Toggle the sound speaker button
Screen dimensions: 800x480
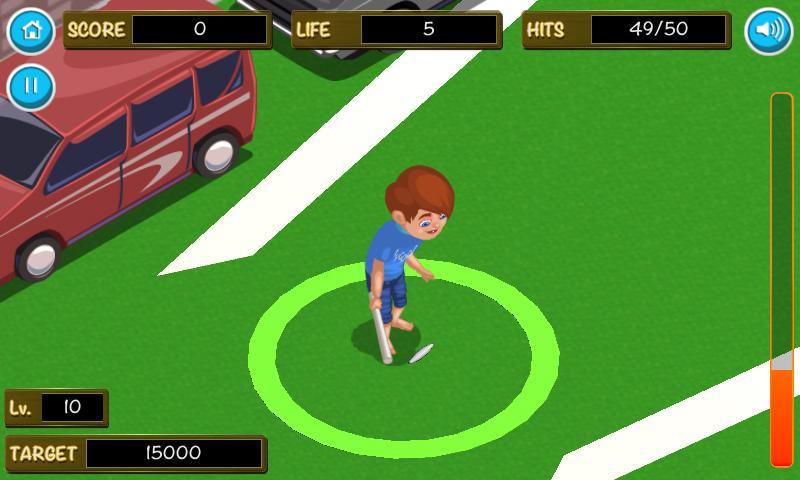(x=768, y=30)
